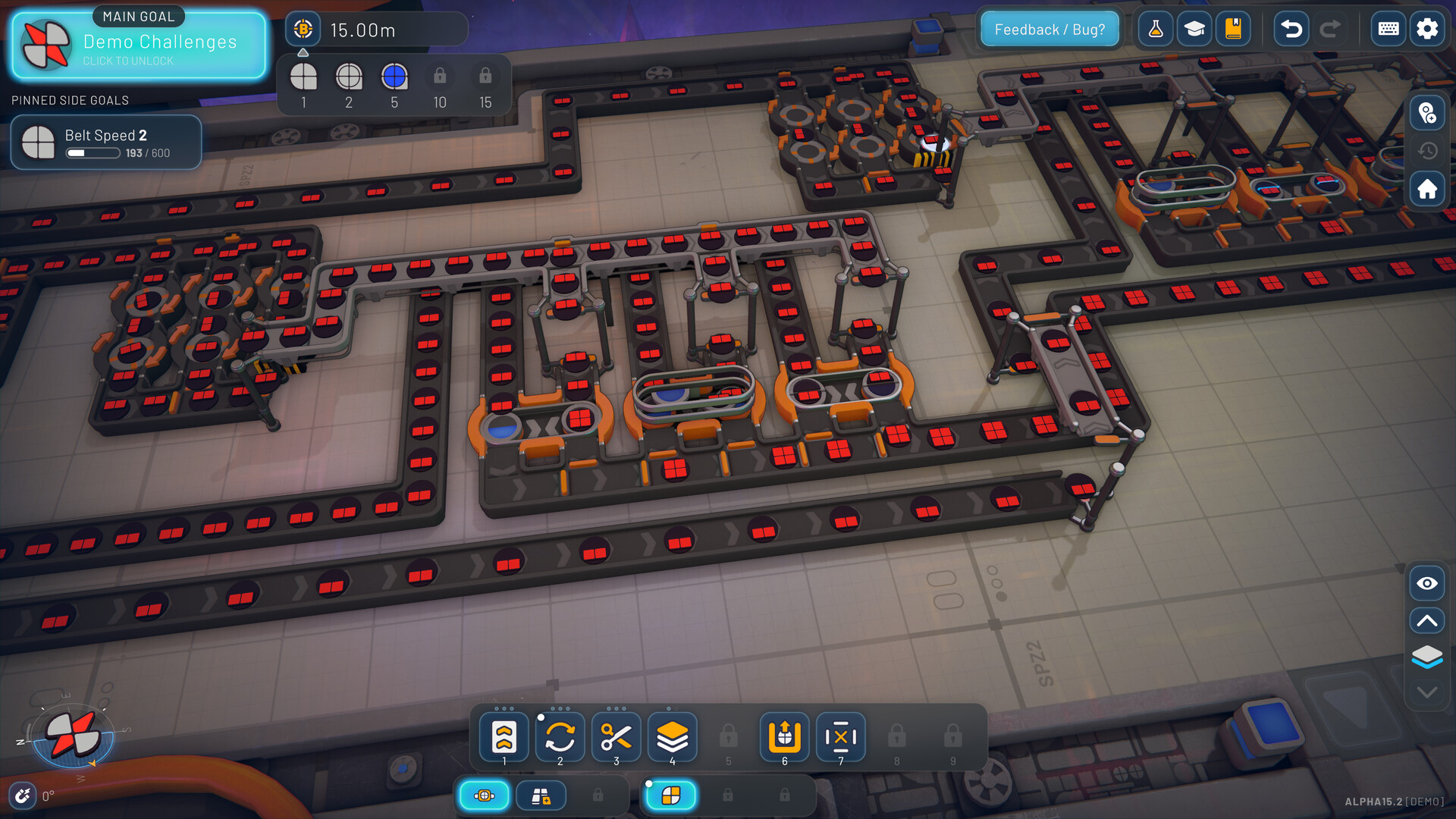The width and height of the screenshot is (1456, 819).
Task: Switch to the buildings tab at the bottom
Action: [541, 795]
